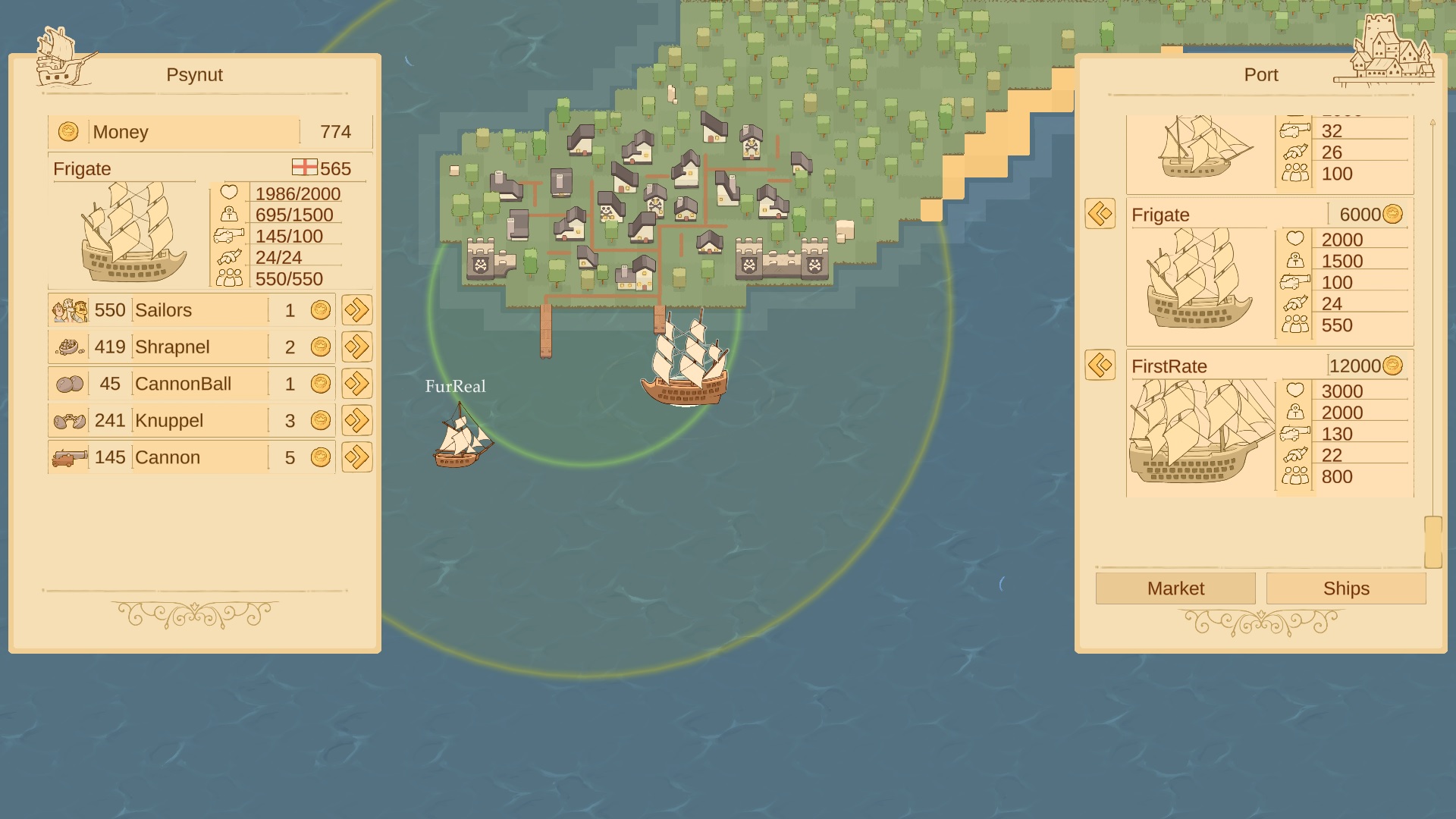Sell Cannon using the arrow button
Screen dimensions: 1456x819
(356, 457)
